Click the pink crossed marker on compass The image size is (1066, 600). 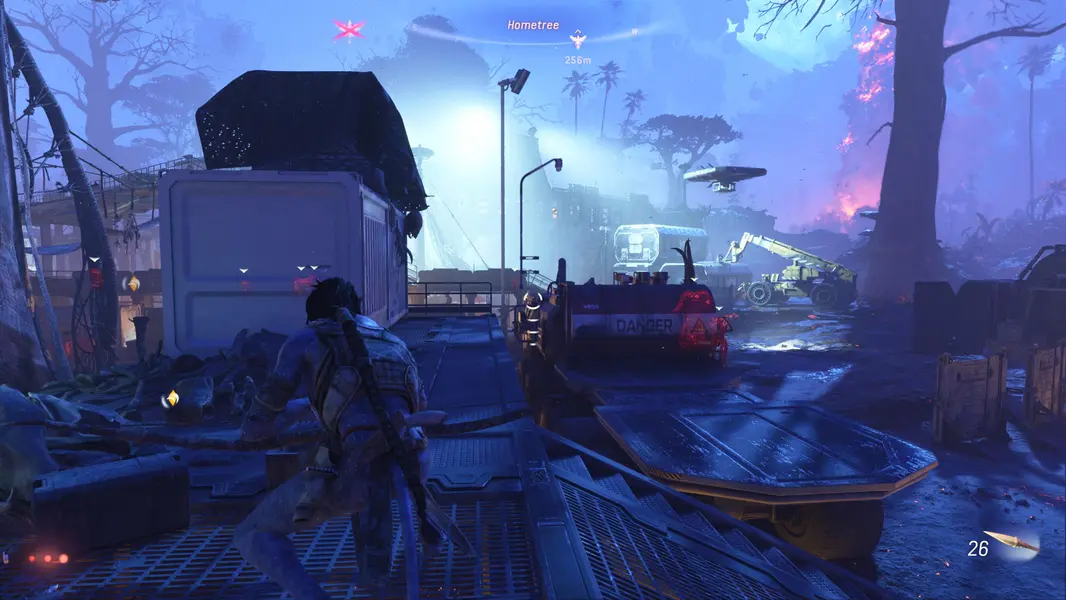tap(348, 30)
